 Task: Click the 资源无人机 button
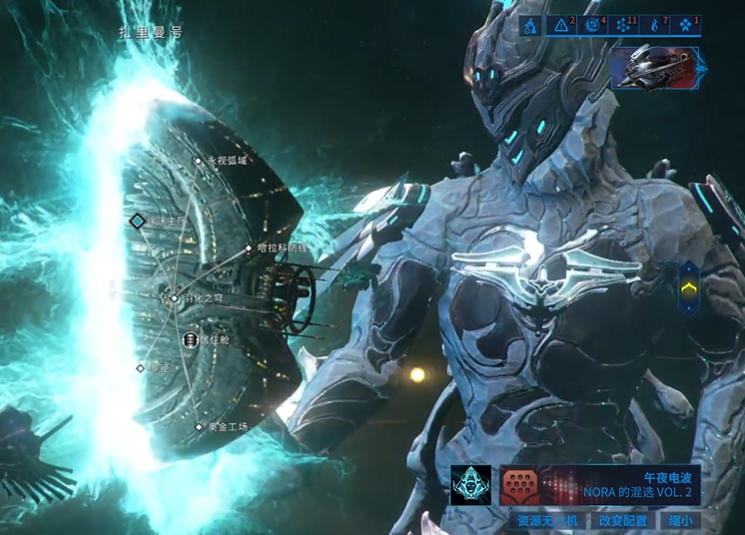pyautogui.click(x=547, y=521)
